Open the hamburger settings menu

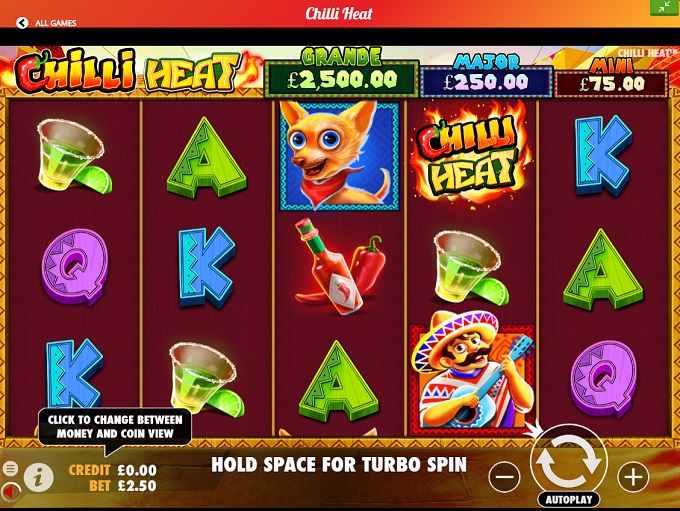click(10, 468)
